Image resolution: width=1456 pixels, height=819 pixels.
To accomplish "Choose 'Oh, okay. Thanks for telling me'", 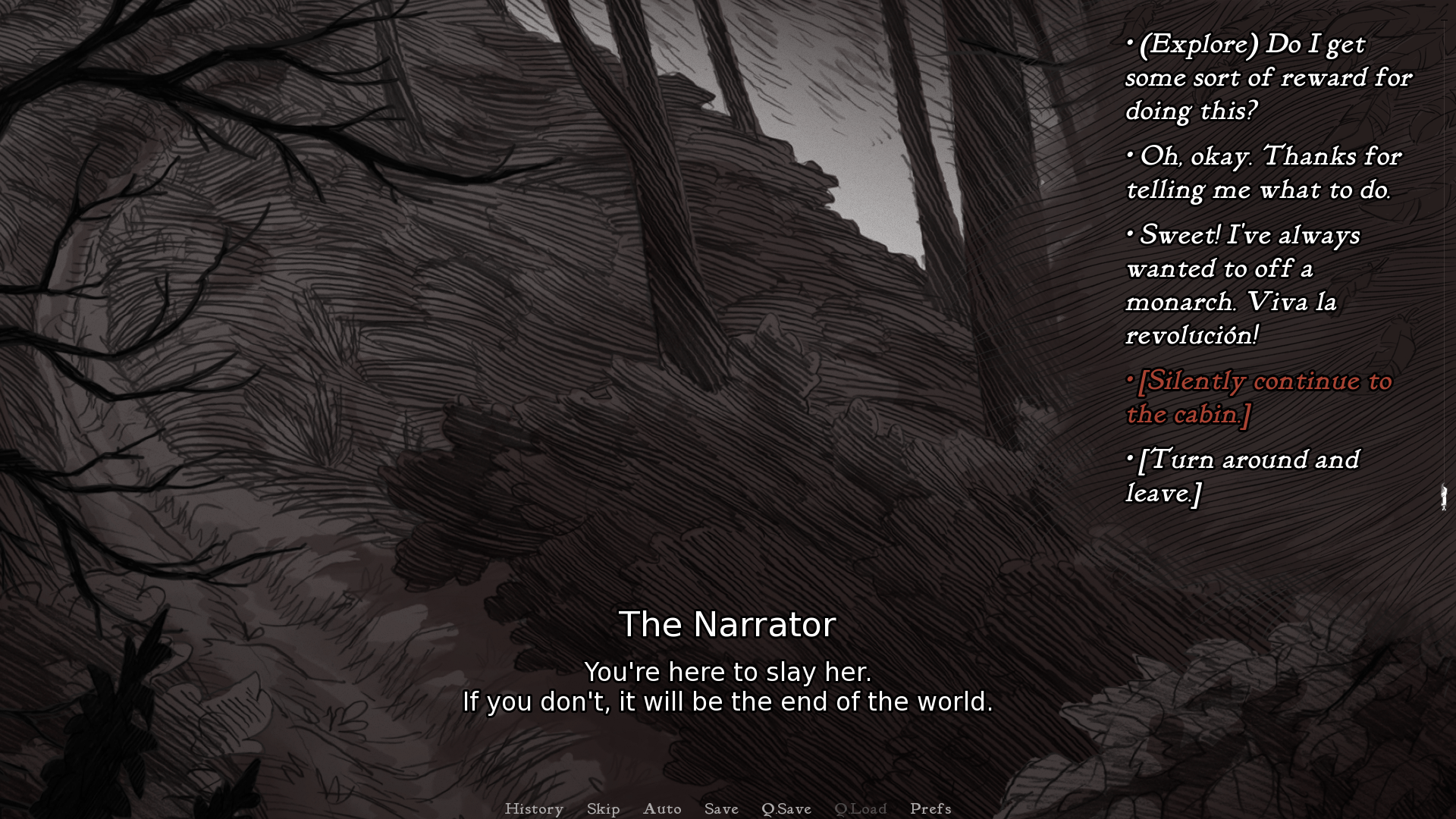I will coord(1263,173).
